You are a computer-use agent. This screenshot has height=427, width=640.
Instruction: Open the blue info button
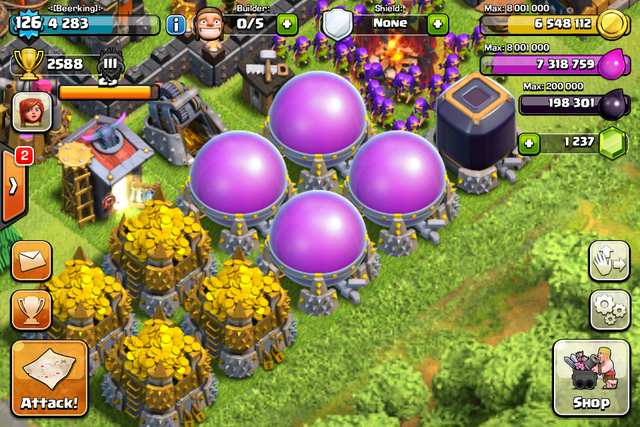tap(176, 24)
